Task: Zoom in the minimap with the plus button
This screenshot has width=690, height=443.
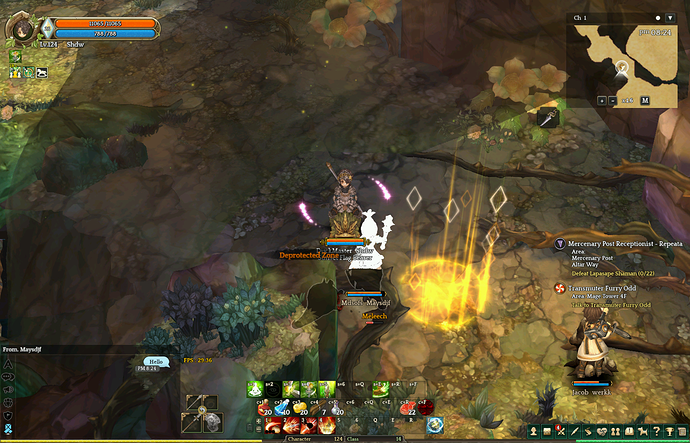Action: pyautogui.click(x=602, y=100)
